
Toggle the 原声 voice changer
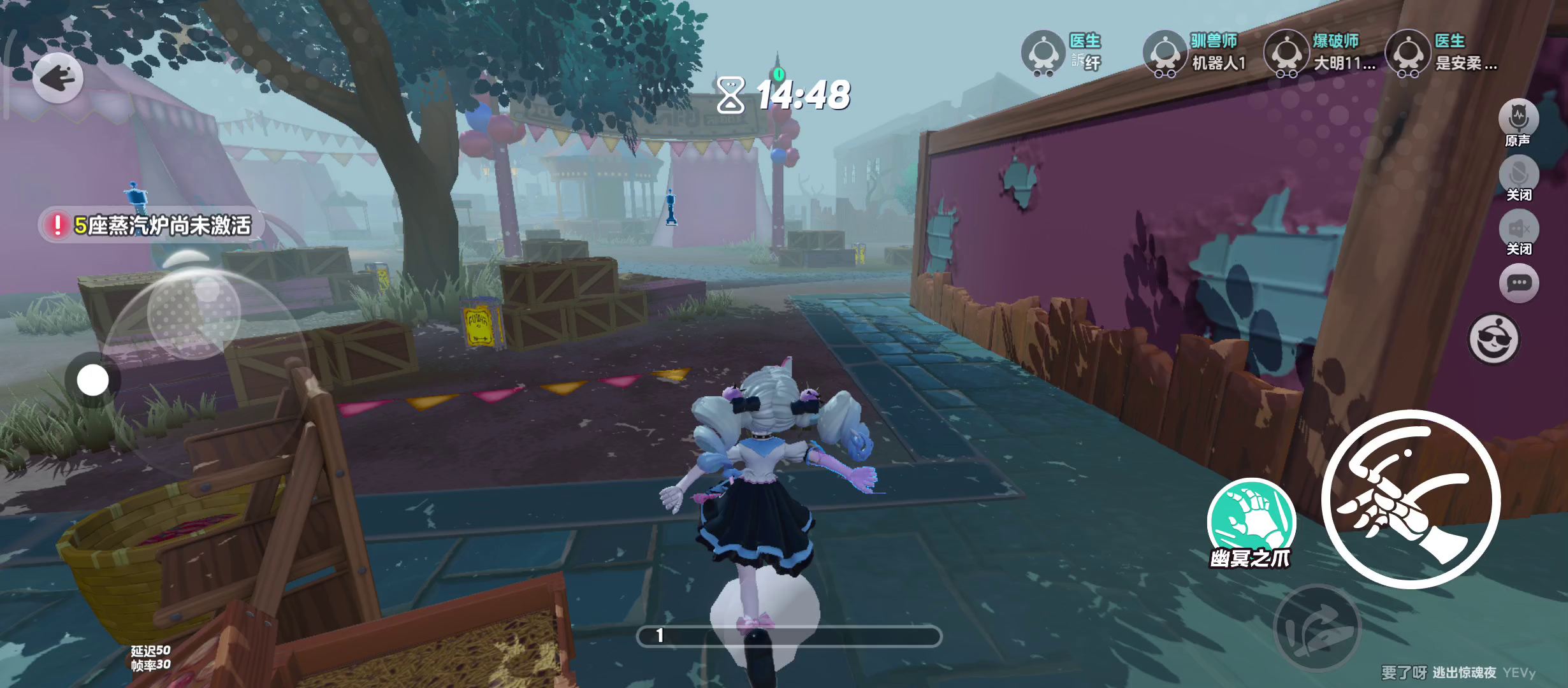pos(1518,121)
